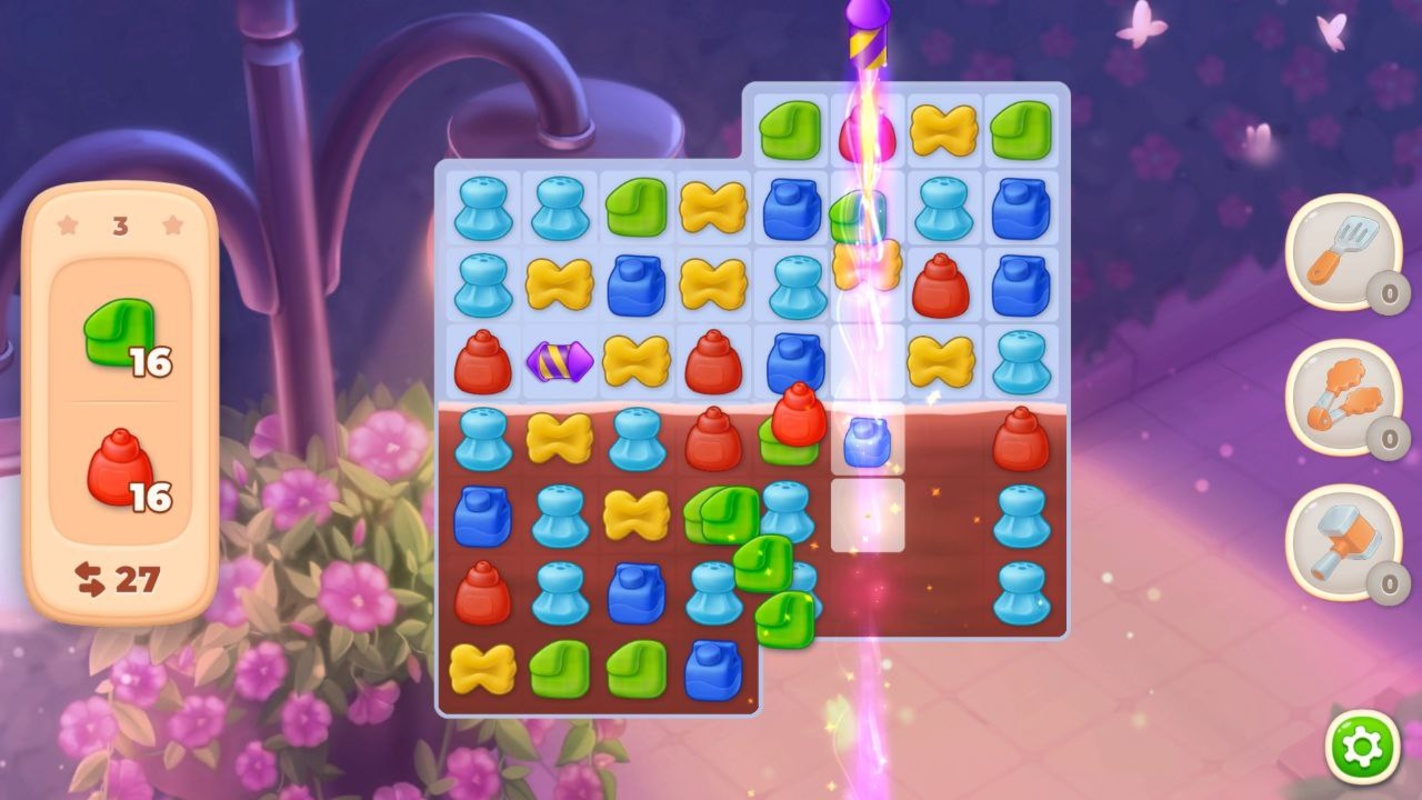Tap the blue teapot in the top-left corner
The height and width of the screenshot is (800, 1422).
click(482, 208)
